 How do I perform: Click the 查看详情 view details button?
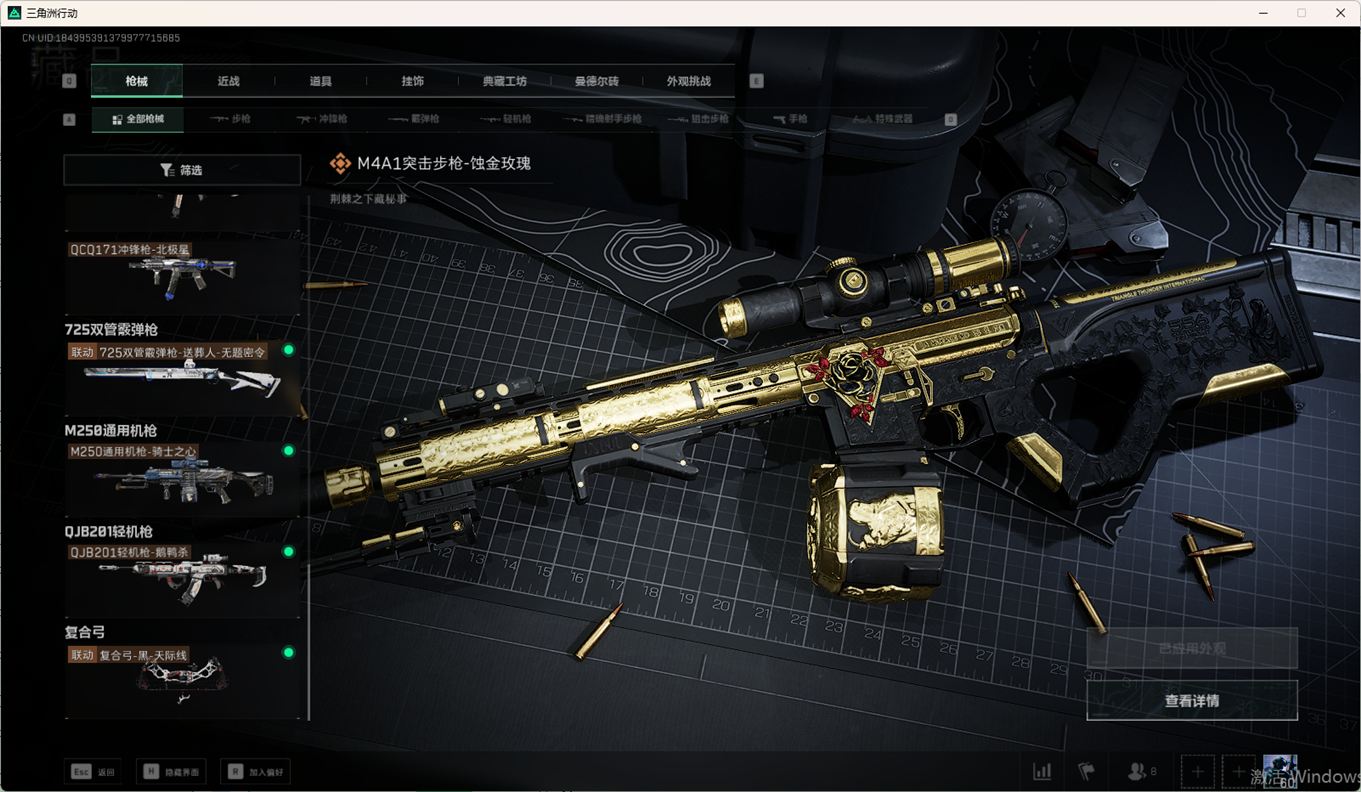coord(1192,701)
